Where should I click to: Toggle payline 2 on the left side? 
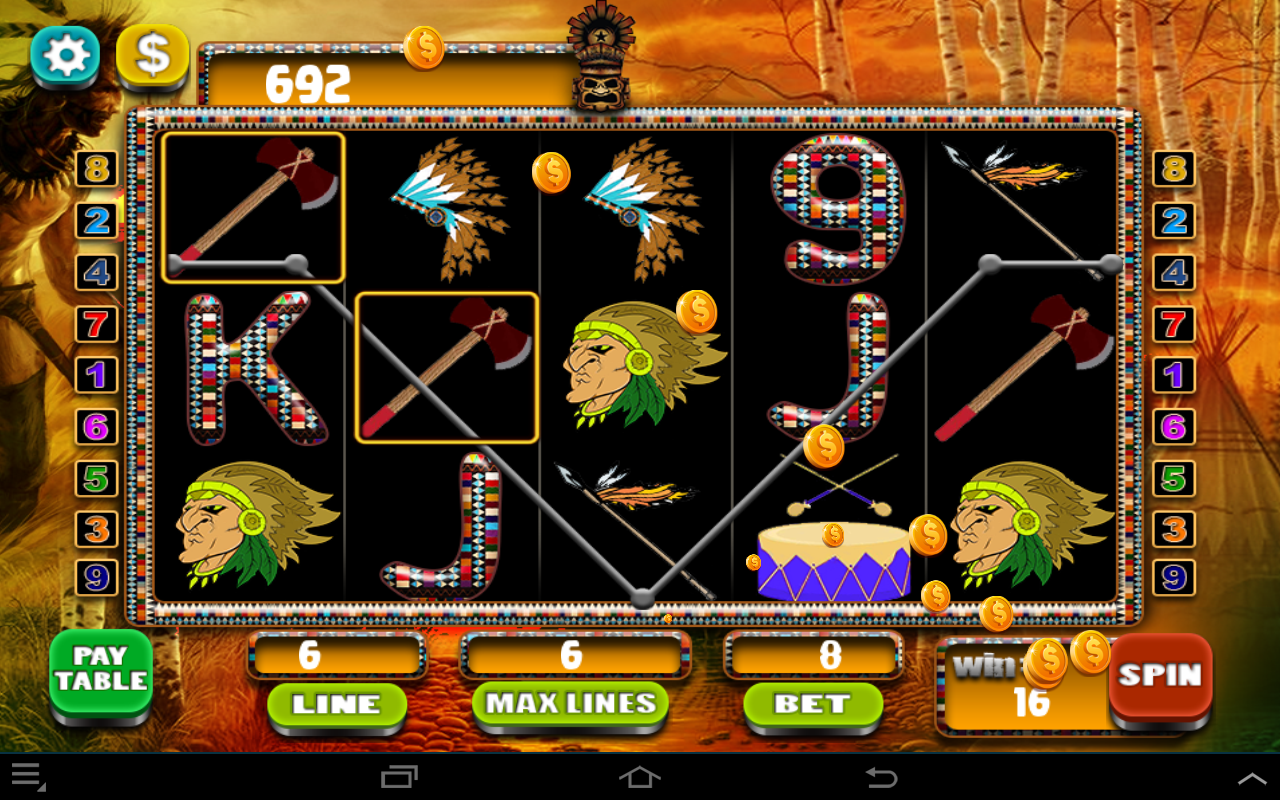[x=96, y=221]
